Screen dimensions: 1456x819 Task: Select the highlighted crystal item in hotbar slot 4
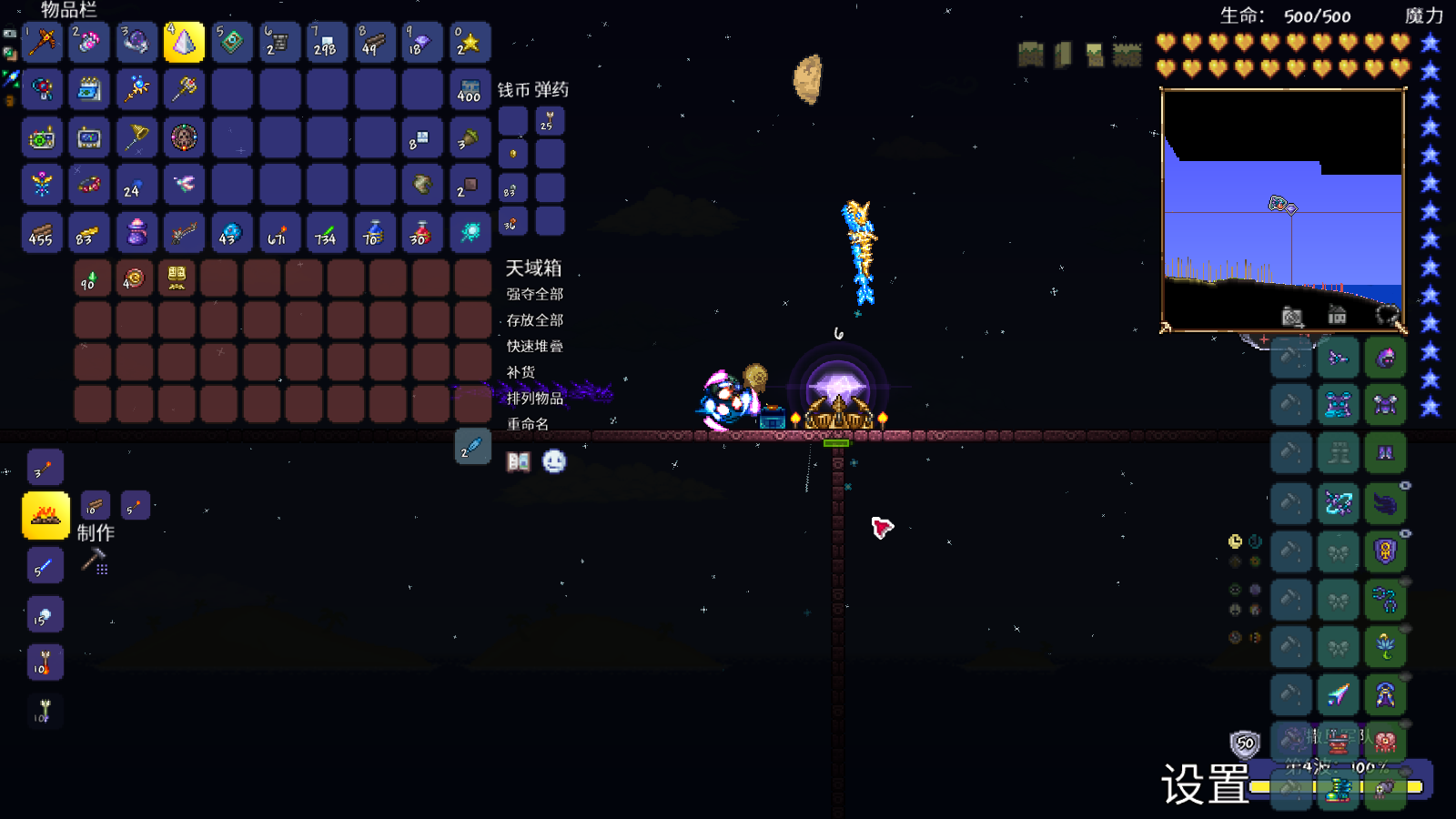(x=184, y=42)
